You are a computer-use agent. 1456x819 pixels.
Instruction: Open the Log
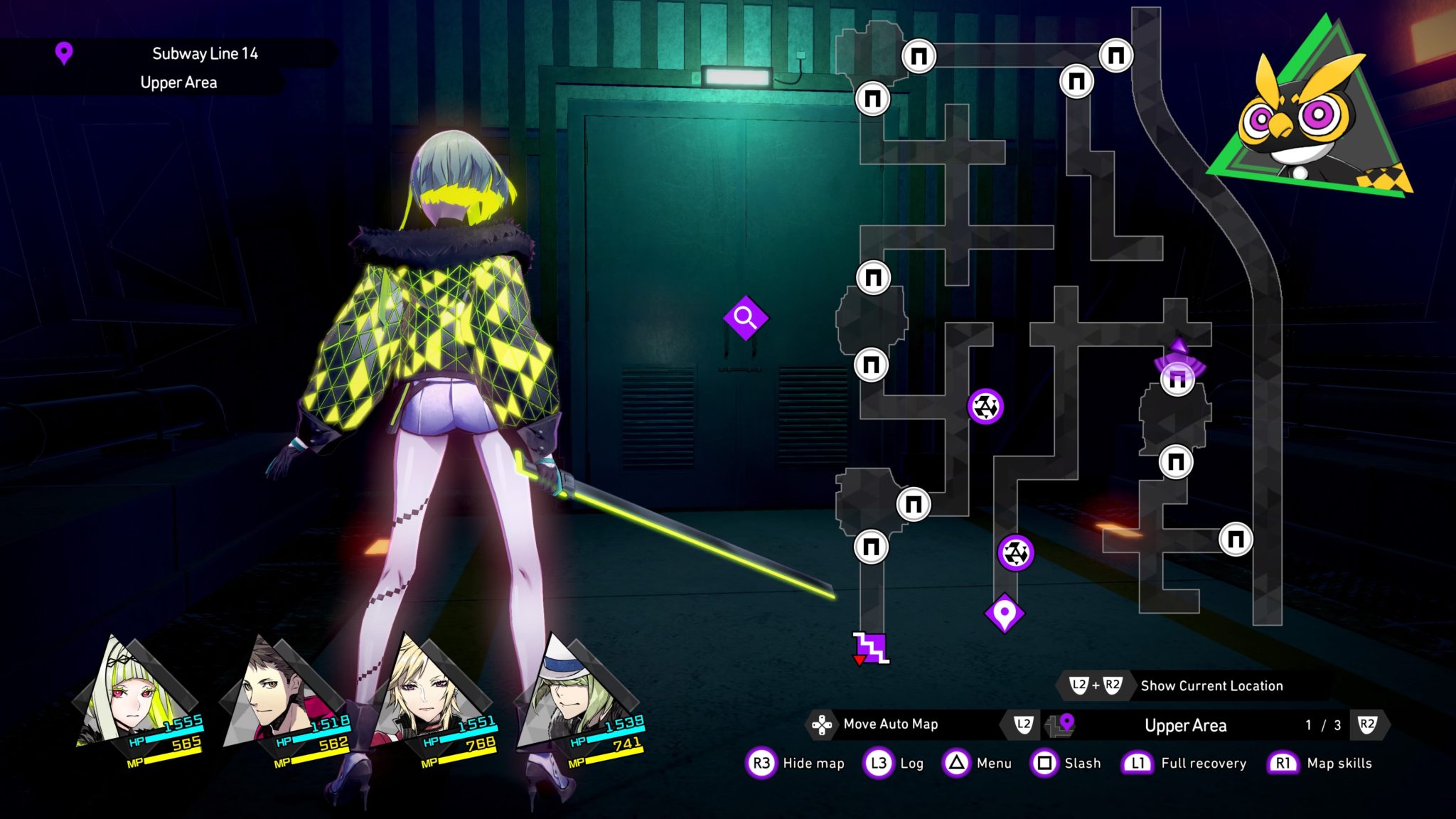(x=911, y=764)
